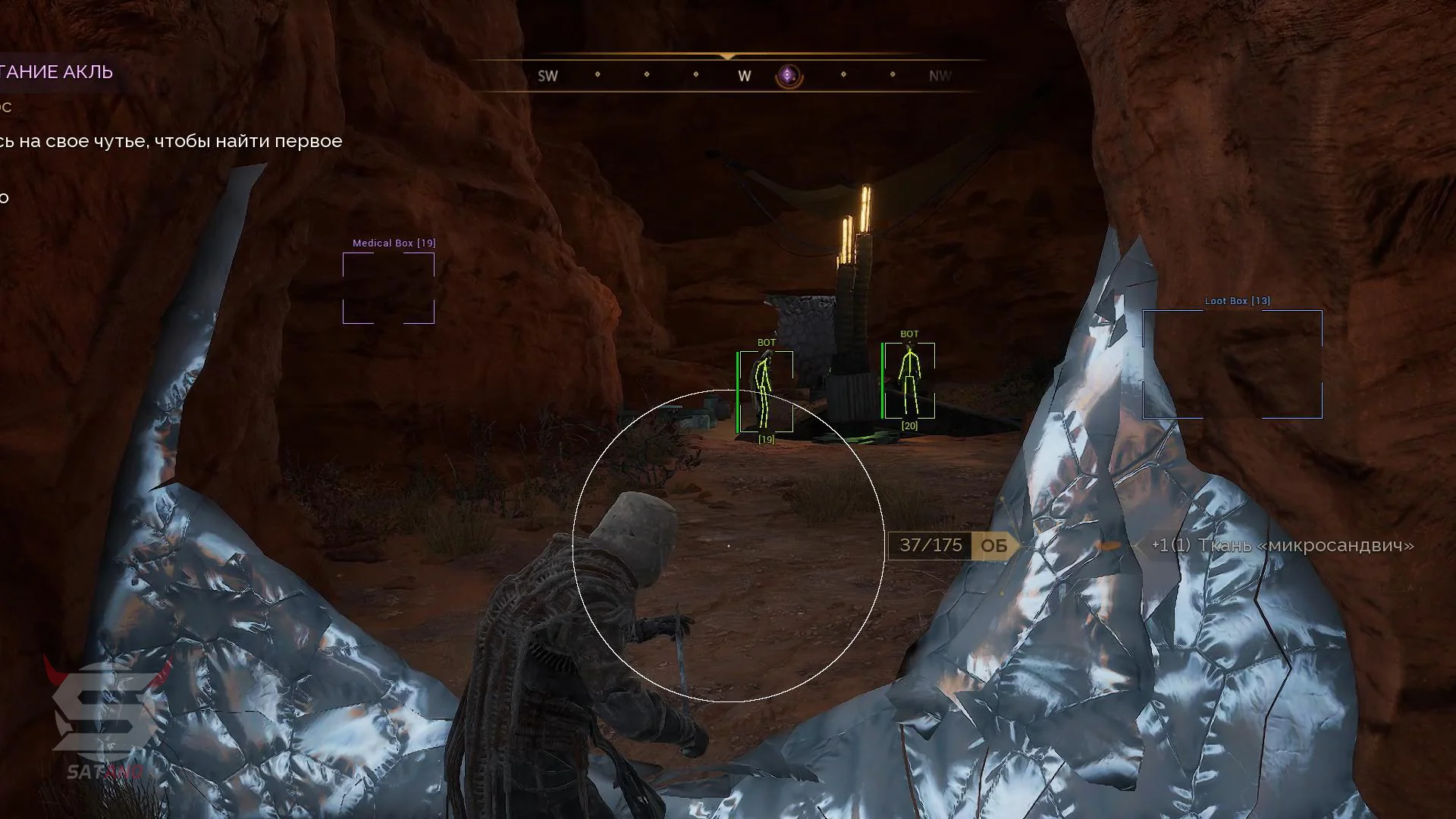Select the 'Ткань «микросандвич»' pickup notification
Viewport: 1456px width, 819px height.
1282,545
